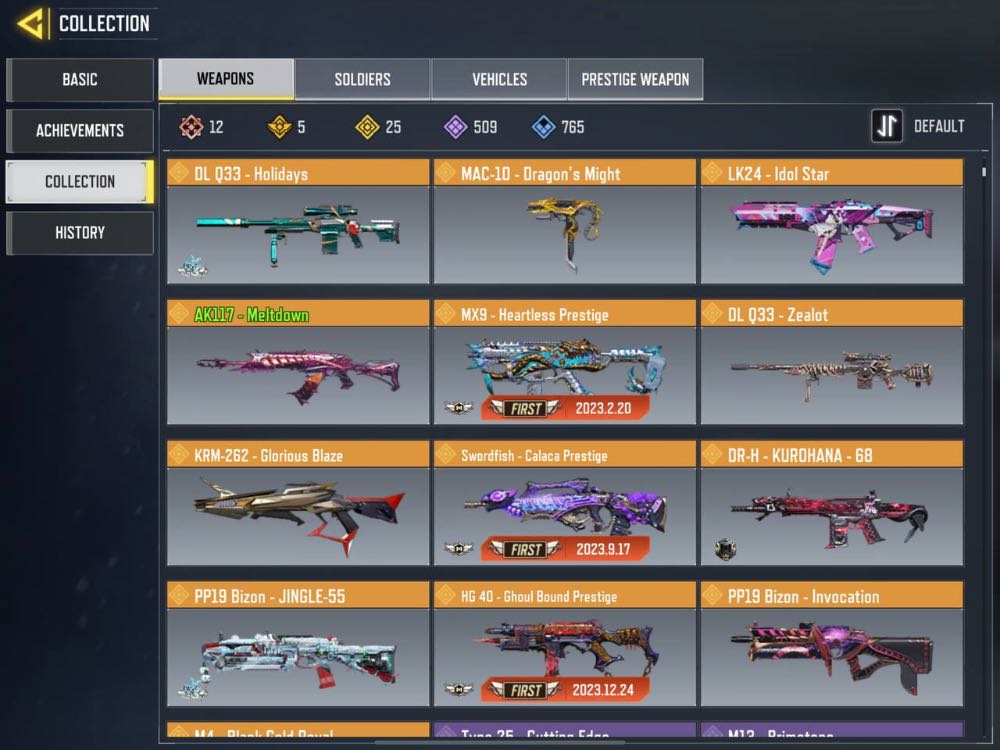
Task: Go back using the yellow arrow
Action: (x=31, y=23)
